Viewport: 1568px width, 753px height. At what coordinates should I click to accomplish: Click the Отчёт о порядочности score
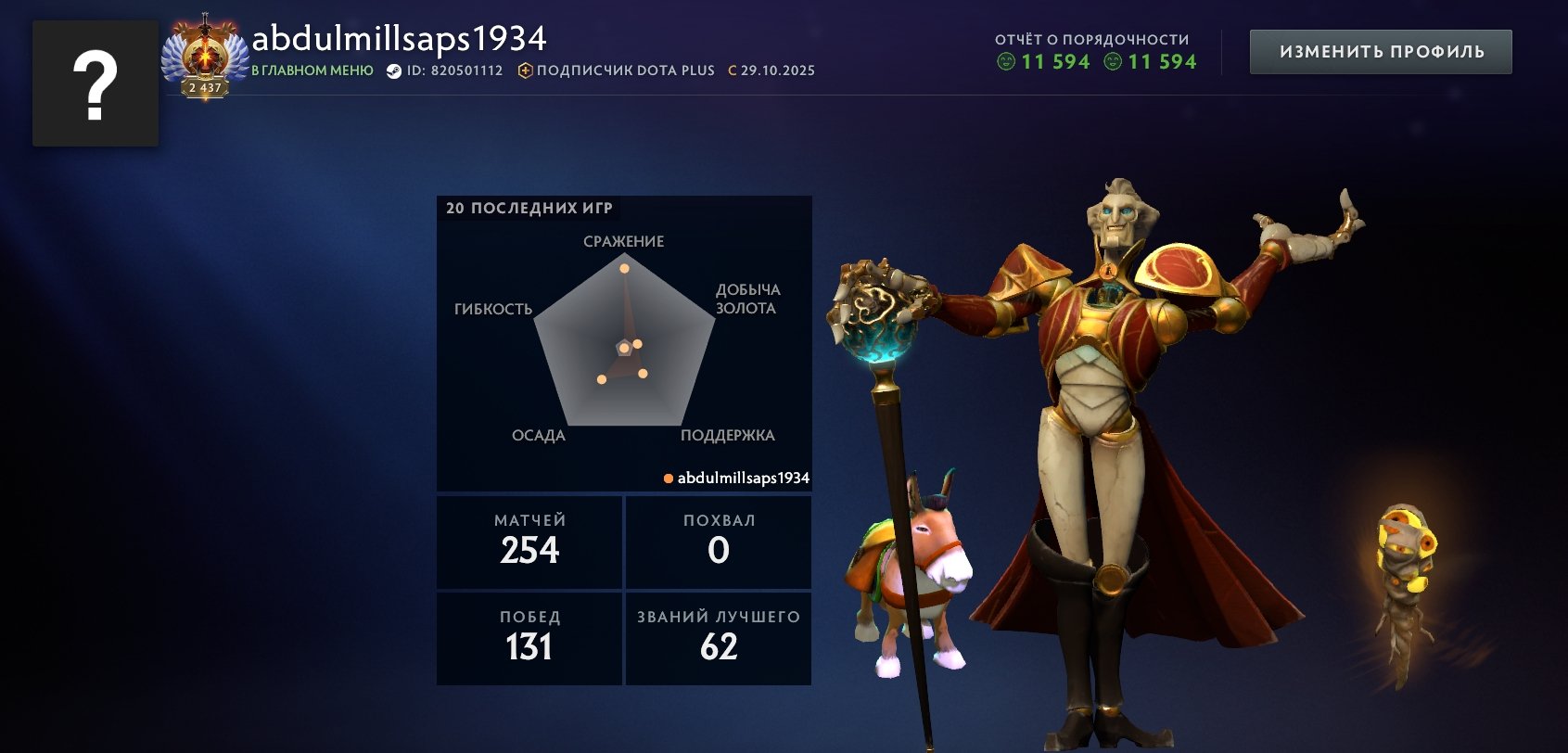click(x=1095, y=61)
